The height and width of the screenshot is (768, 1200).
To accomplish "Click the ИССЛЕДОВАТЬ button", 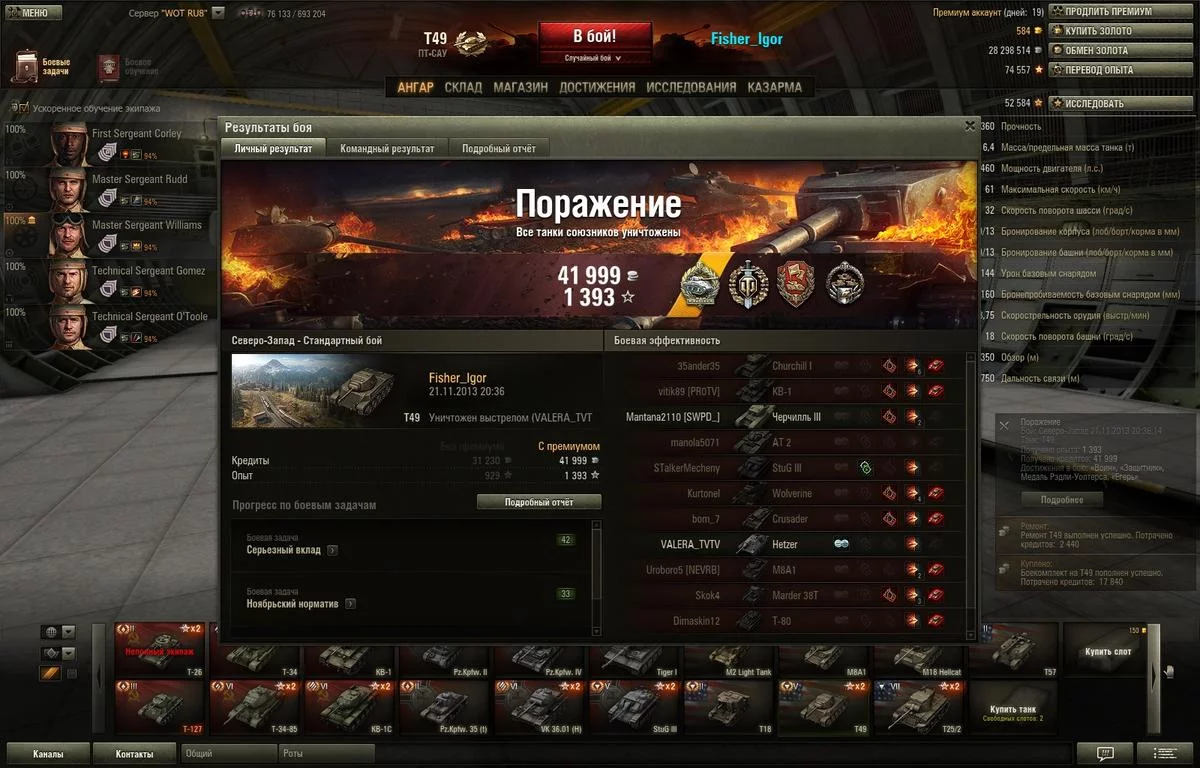I will [x=1099, y=103].
